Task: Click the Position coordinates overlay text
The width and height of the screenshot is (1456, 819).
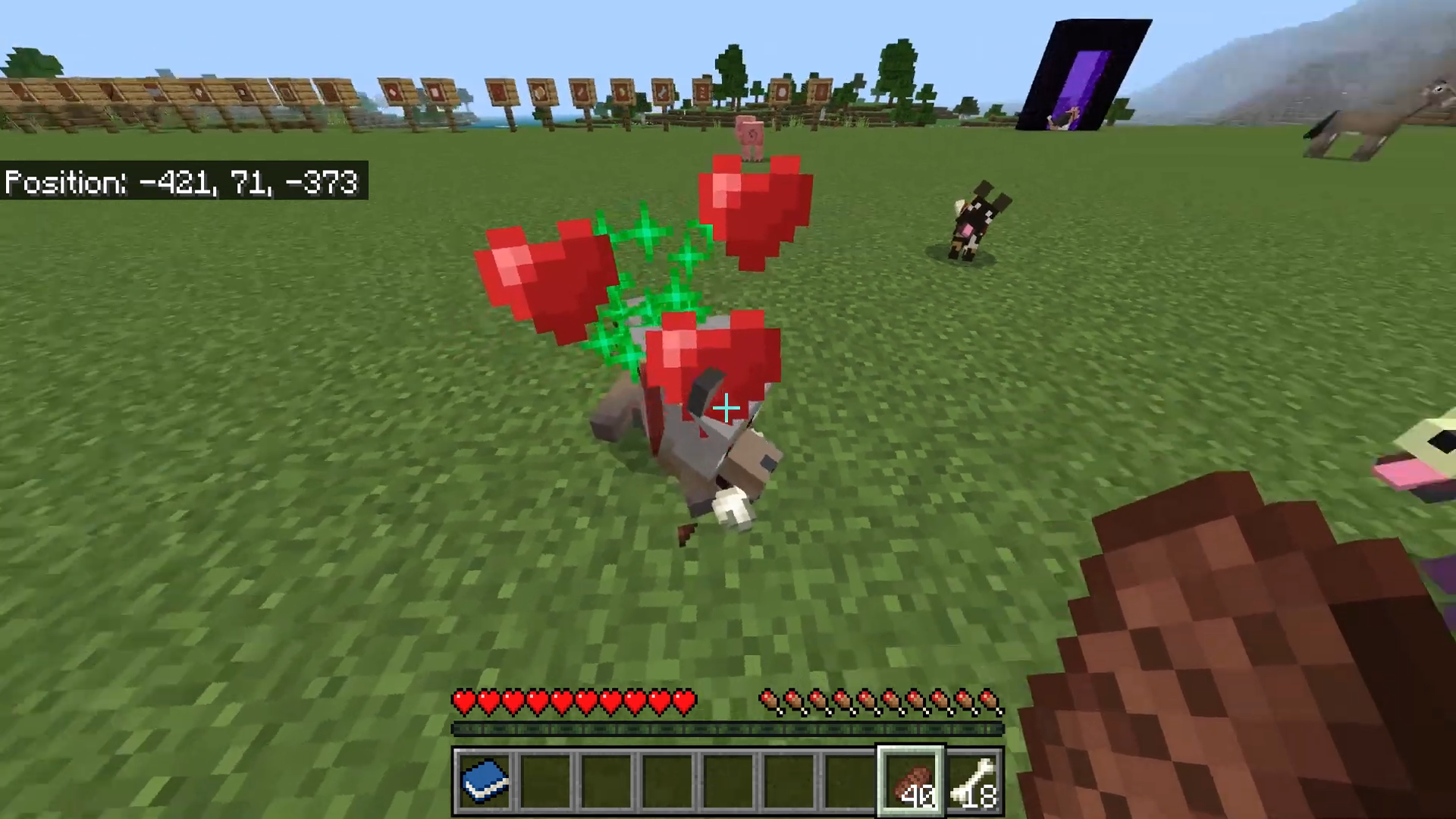Action: coord(180,182)
